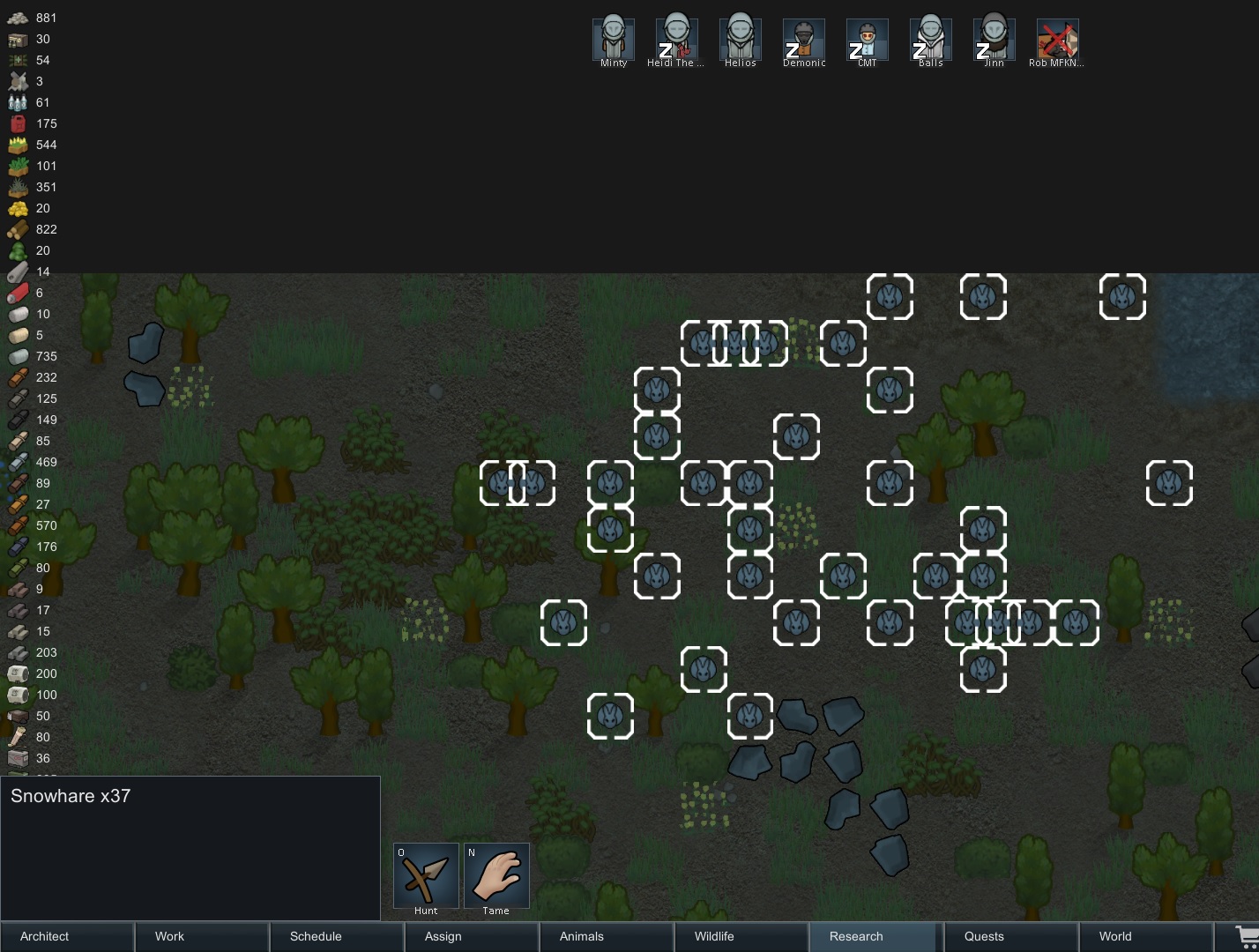Screen dimensions: 1259x952
Task: Open the Research screen
Action: tap(856, 936)
